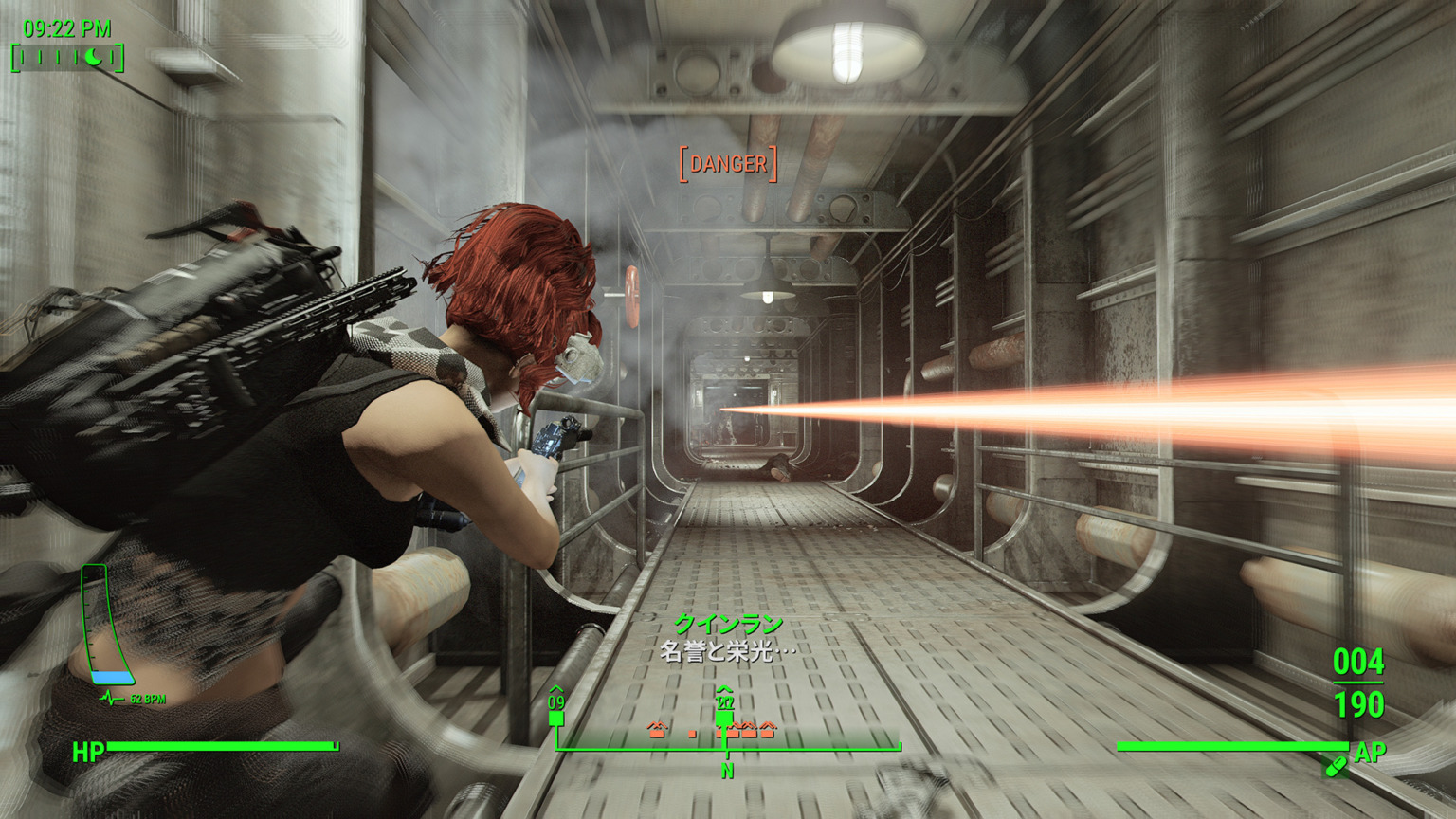Click the bracketed moon phase tracker panel
Screen dimensions: 1456x819
pyautogui.click(x=66, y=58)
